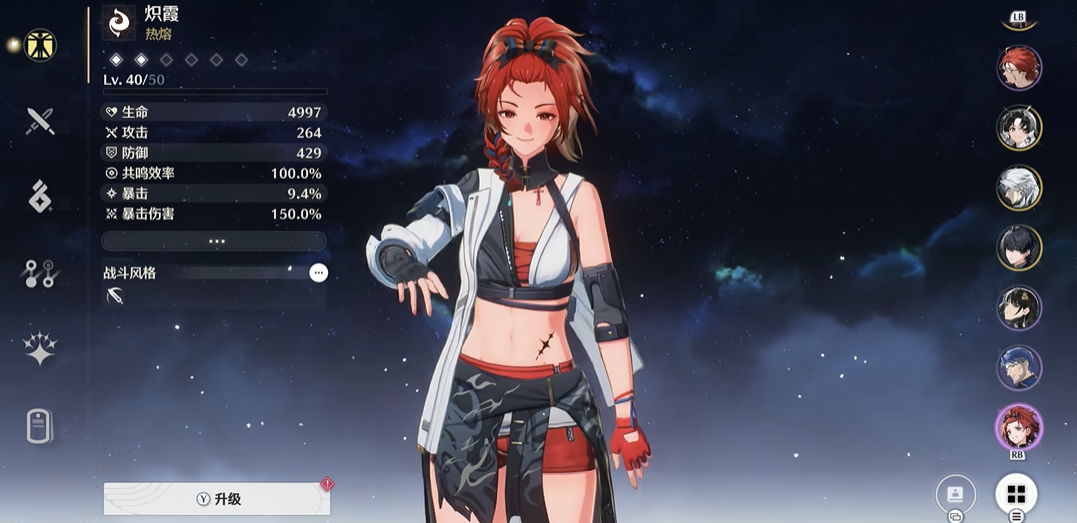The width and height of the screenshot is (1077, 523).
Task: Click the combat style icon under 战斗风格
Action: click(115, 295)
